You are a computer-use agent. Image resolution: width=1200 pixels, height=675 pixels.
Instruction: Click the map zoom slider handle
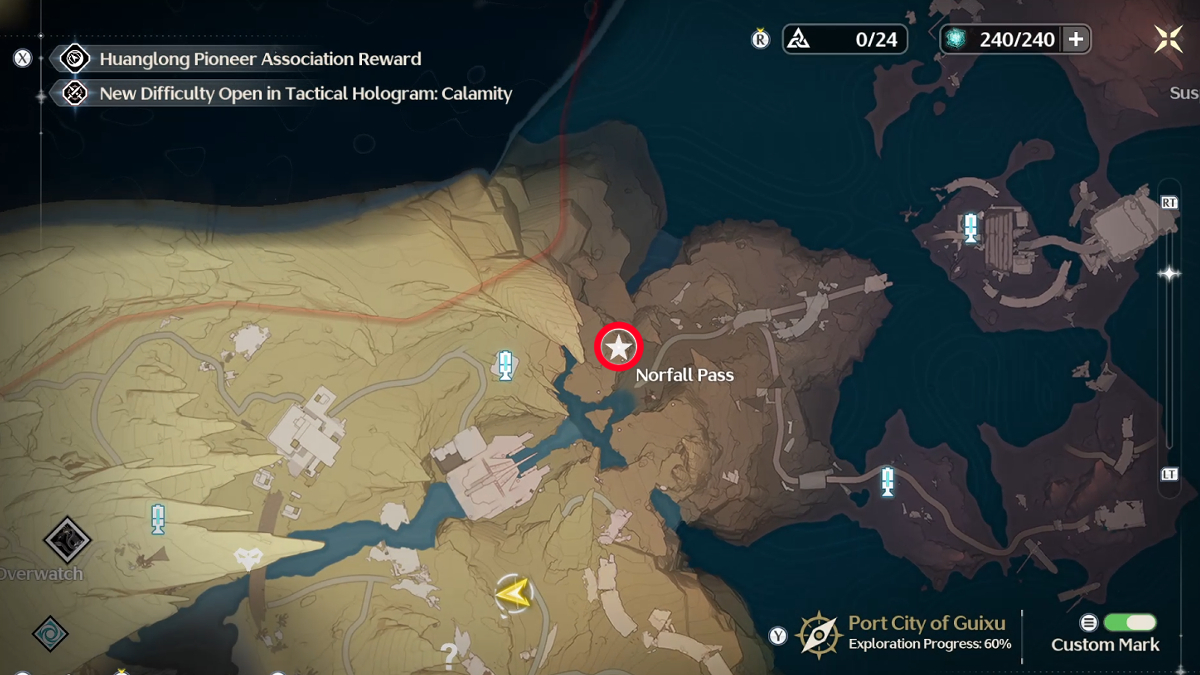pos(1168,273)
